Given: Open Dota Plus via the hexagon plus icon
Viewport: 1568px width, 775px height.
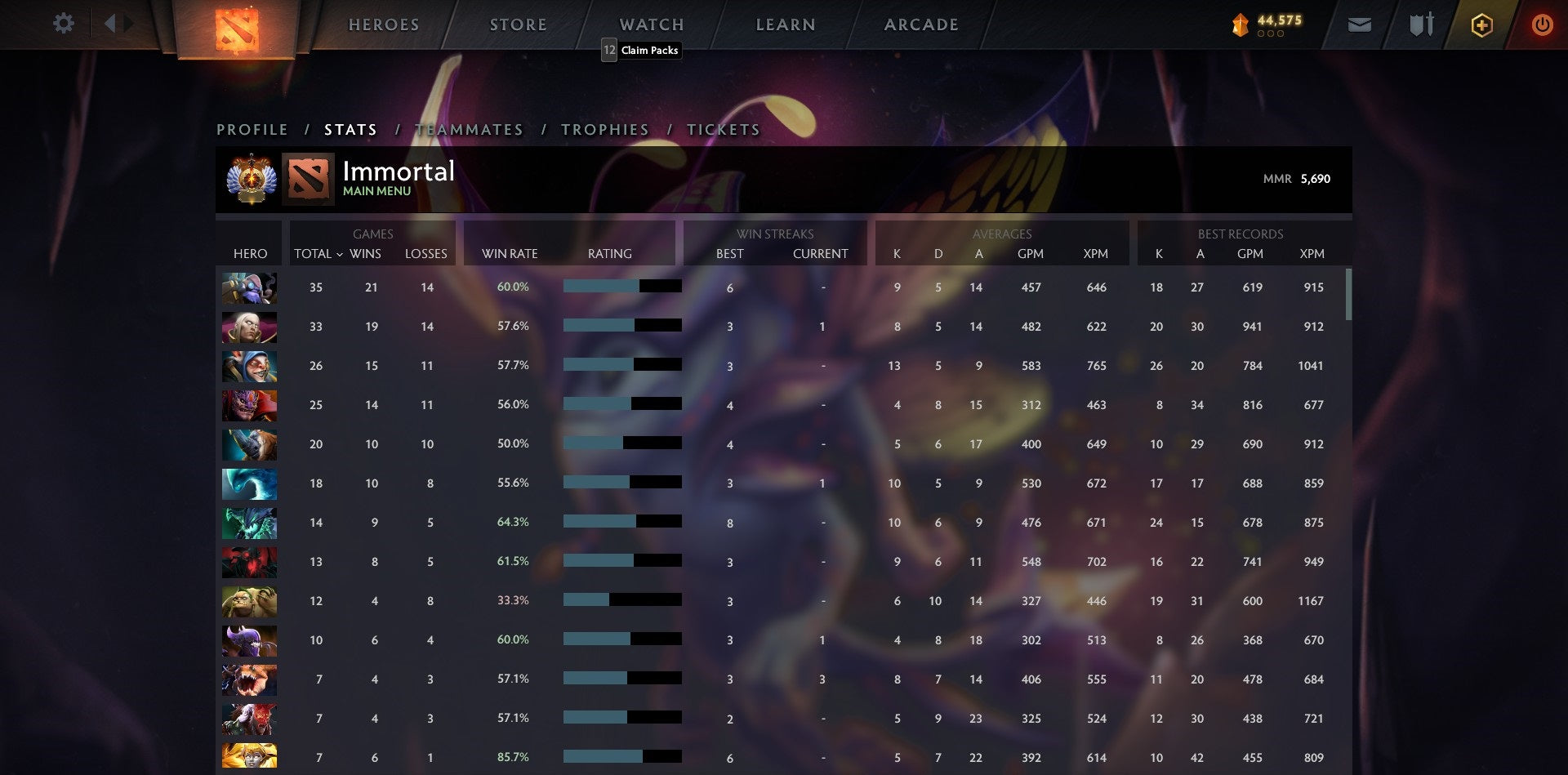Looking at the screenshot, I should (x=1481, y=24).
